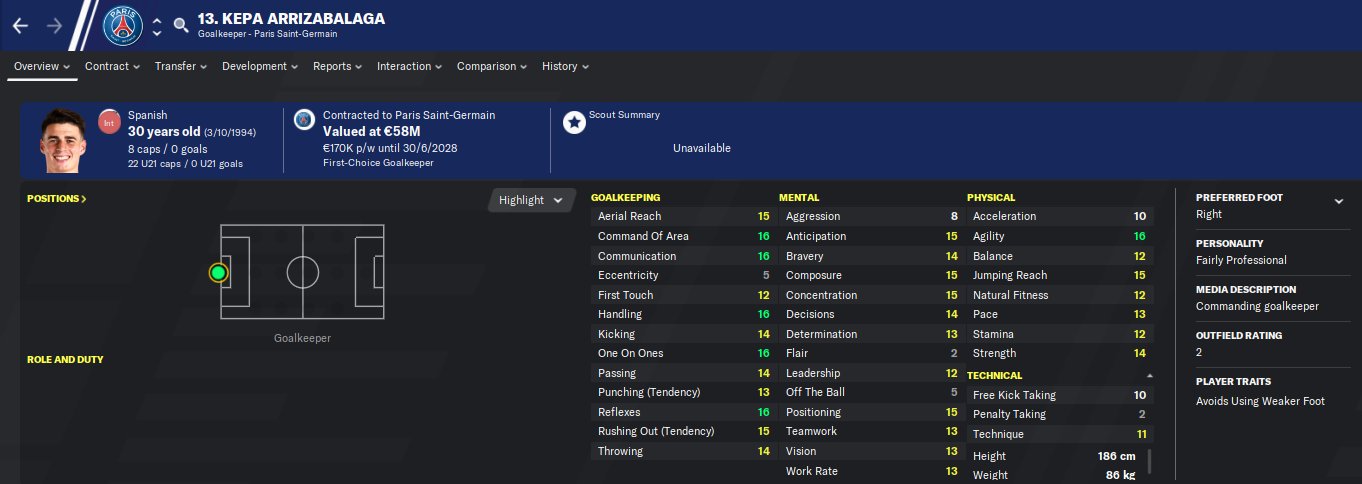Open the player search magnifier

tap(180, 26)
